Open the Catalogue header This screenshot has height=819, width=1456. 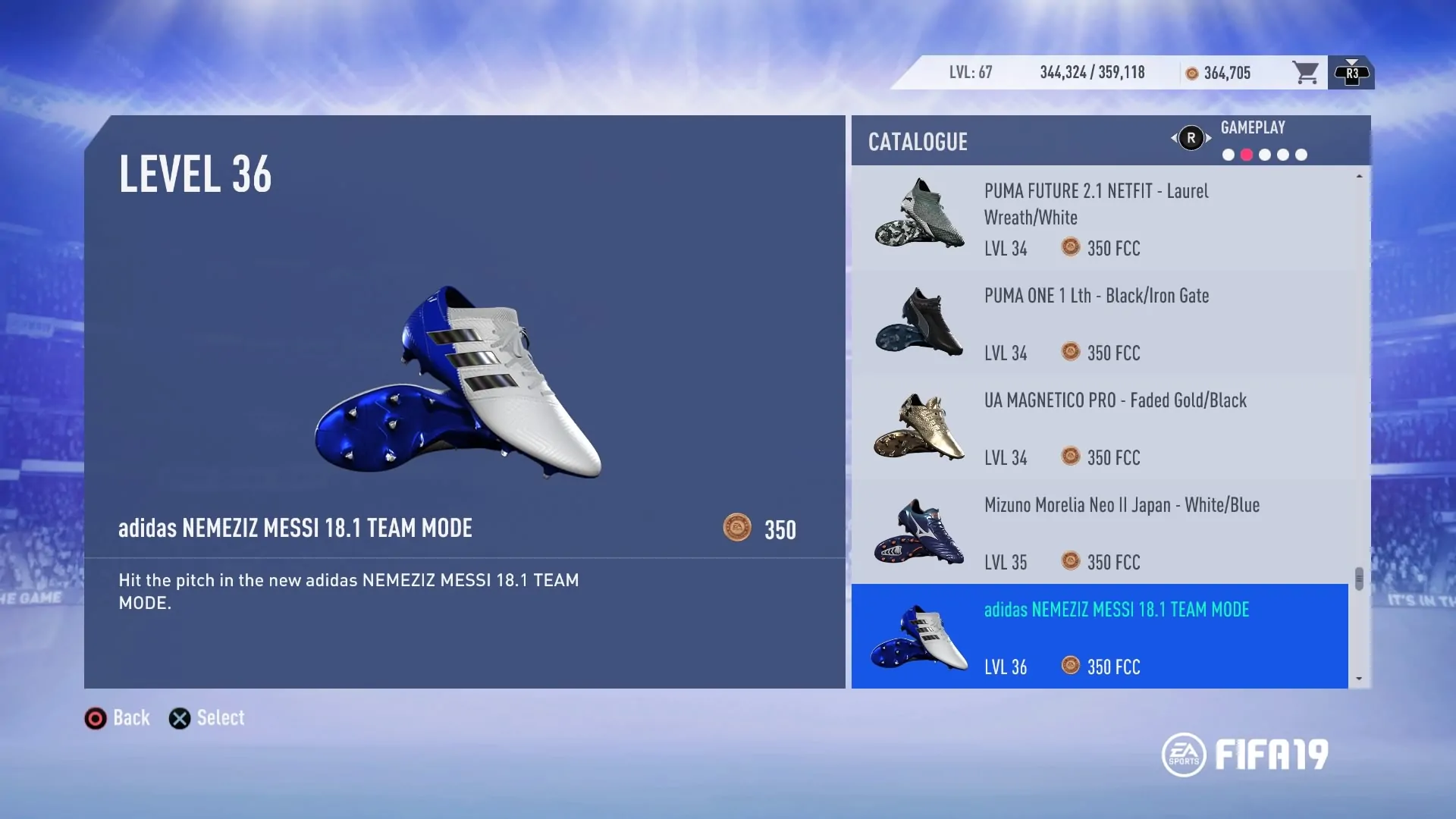coord(918,142)
